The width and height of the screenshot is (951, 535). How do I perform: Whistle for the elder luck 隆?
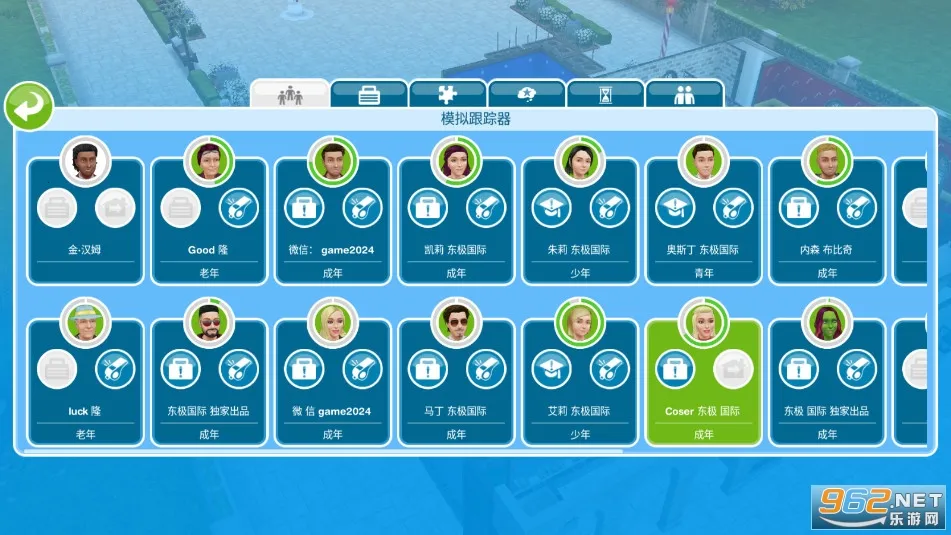114,369
